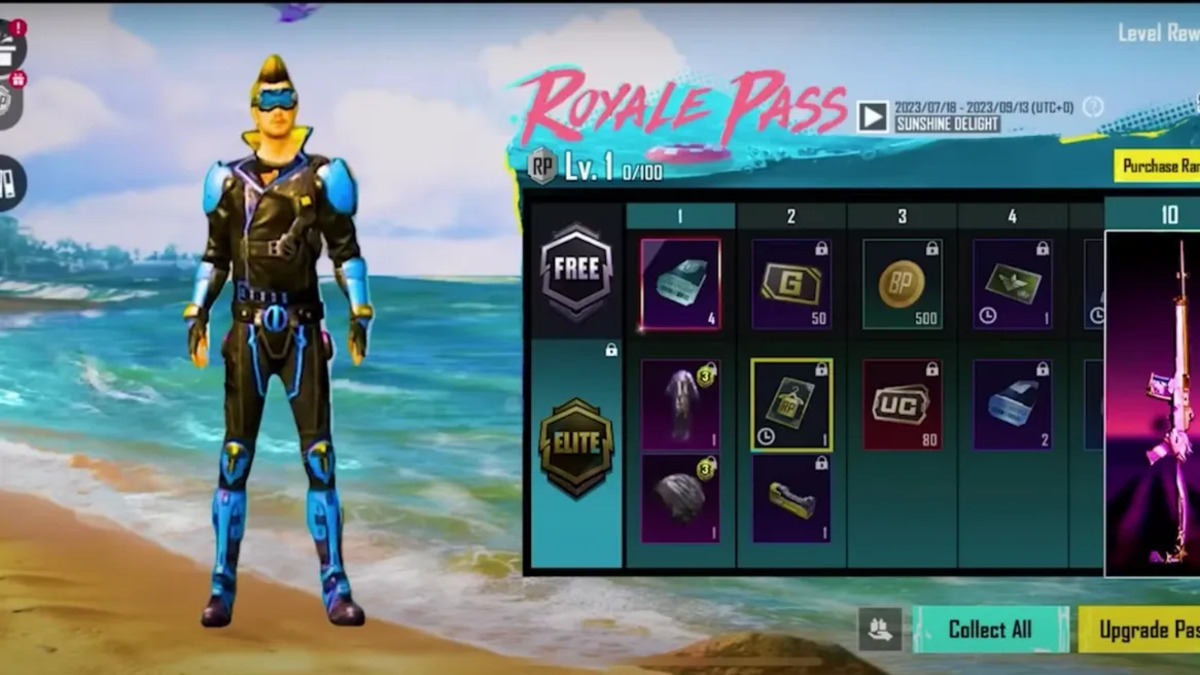Screen dimensions: 1200x675
Task: Select the elite outfit reward
Action: (x=680, y=404)
